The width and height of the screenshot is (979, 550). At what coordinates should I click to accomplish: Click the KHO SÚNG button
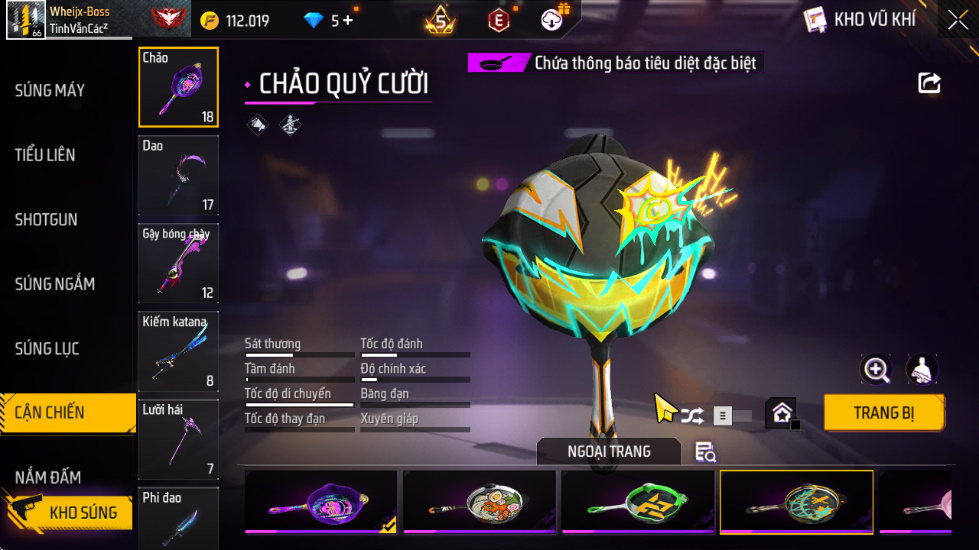[x=70, y=513]
